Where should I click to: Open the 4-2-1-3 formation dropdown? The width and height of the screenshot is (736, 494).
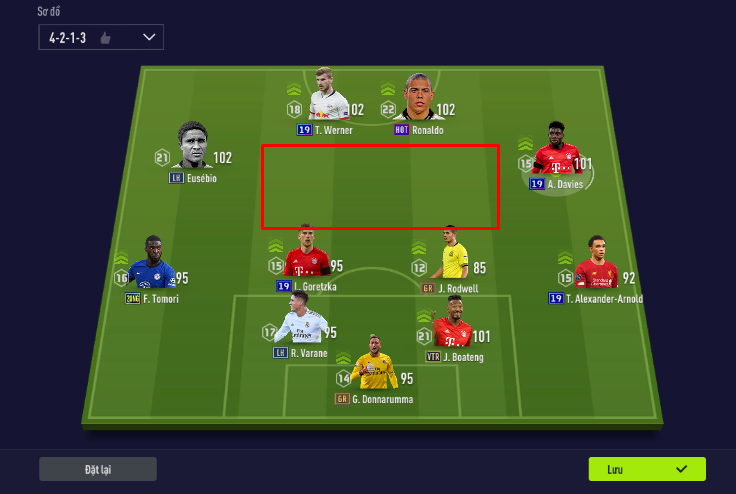(x=100, y=37)
